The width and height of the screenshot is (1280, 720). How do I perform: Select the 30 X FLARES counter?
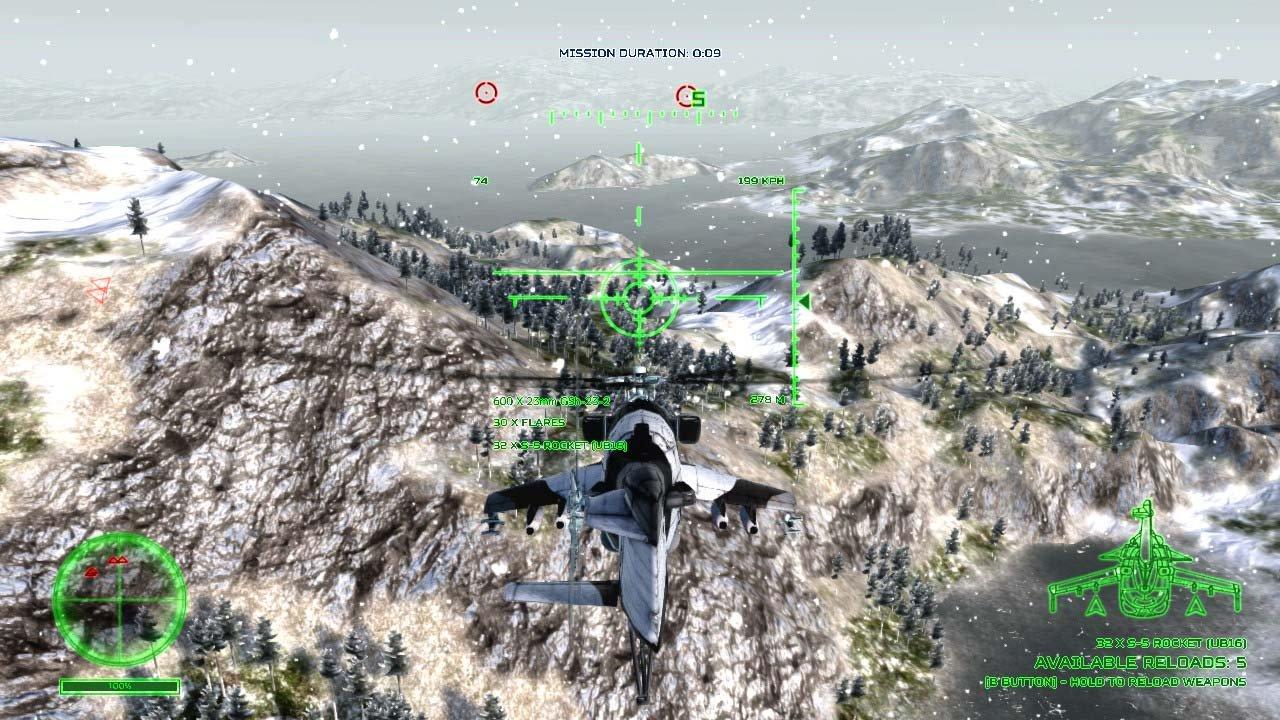point(528,423)
